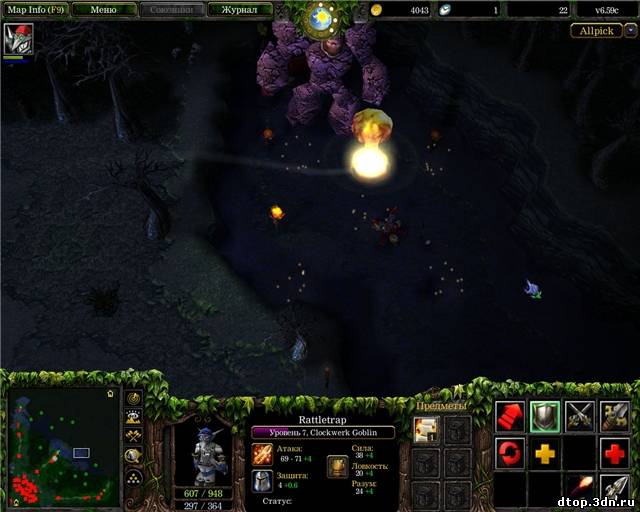Activate the minimap signal ping button
640x512 pixels.
[x=133, y=397]
